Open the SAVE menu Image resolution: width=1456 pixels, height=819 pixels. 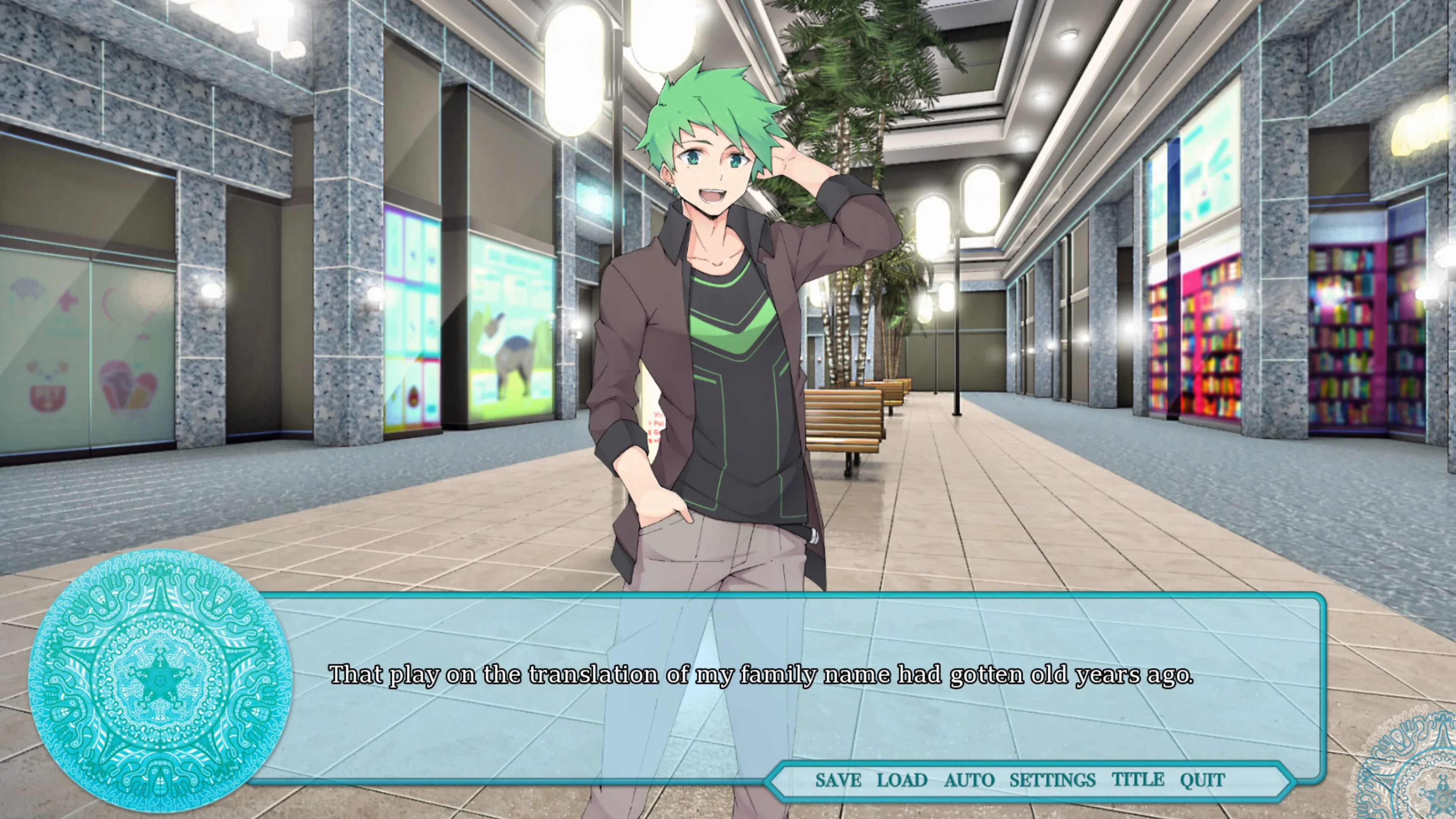(838, 780)
